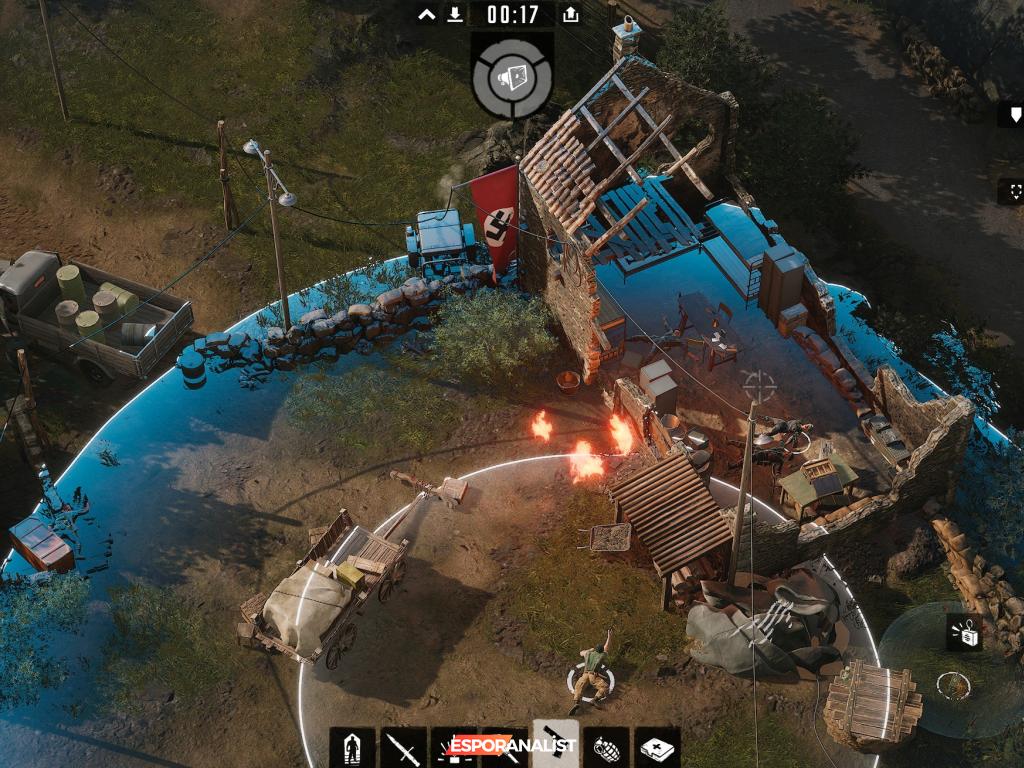Use the first aid kit

(658, 748)
